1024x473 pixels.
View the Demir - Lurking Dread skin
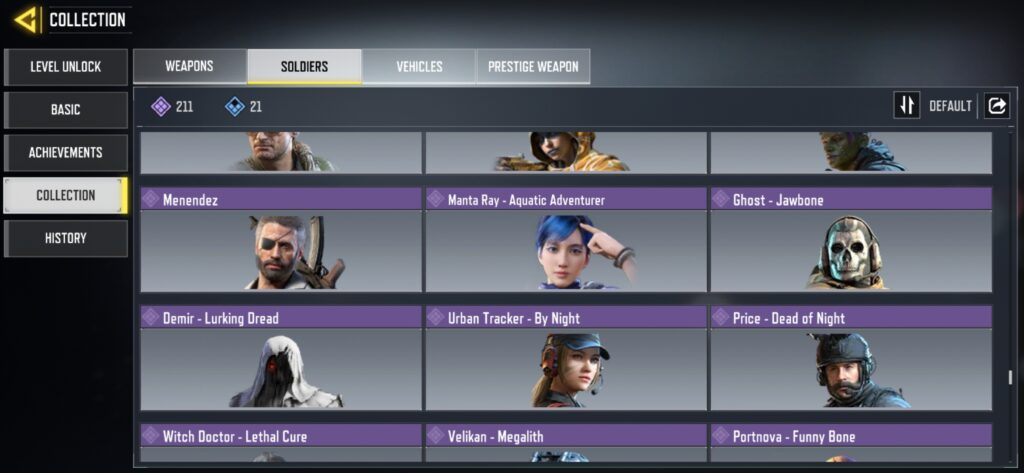(281, 358)
